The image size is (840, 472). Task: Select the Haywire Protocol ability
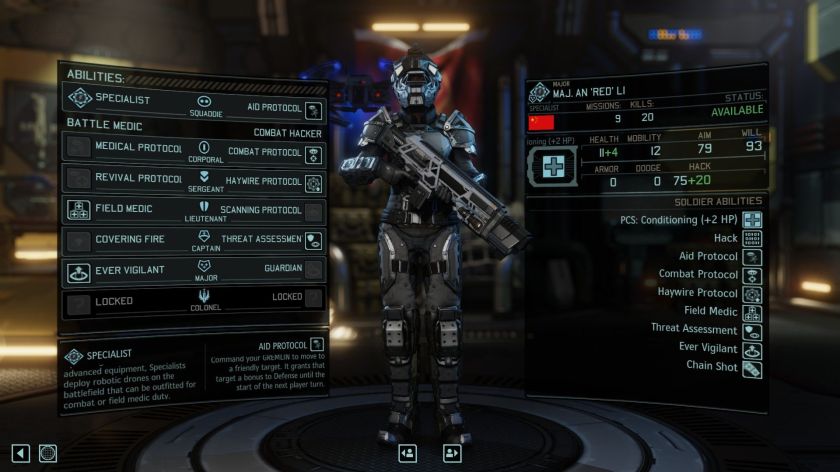tap(264, 182)
